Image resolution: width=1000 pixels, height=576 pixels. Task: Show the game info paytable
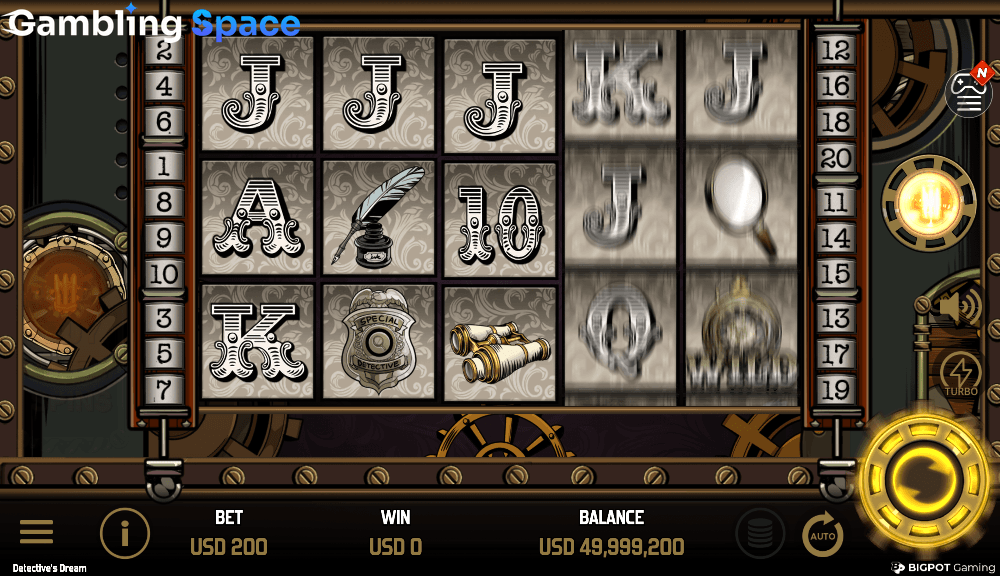[x=125, y=533]
